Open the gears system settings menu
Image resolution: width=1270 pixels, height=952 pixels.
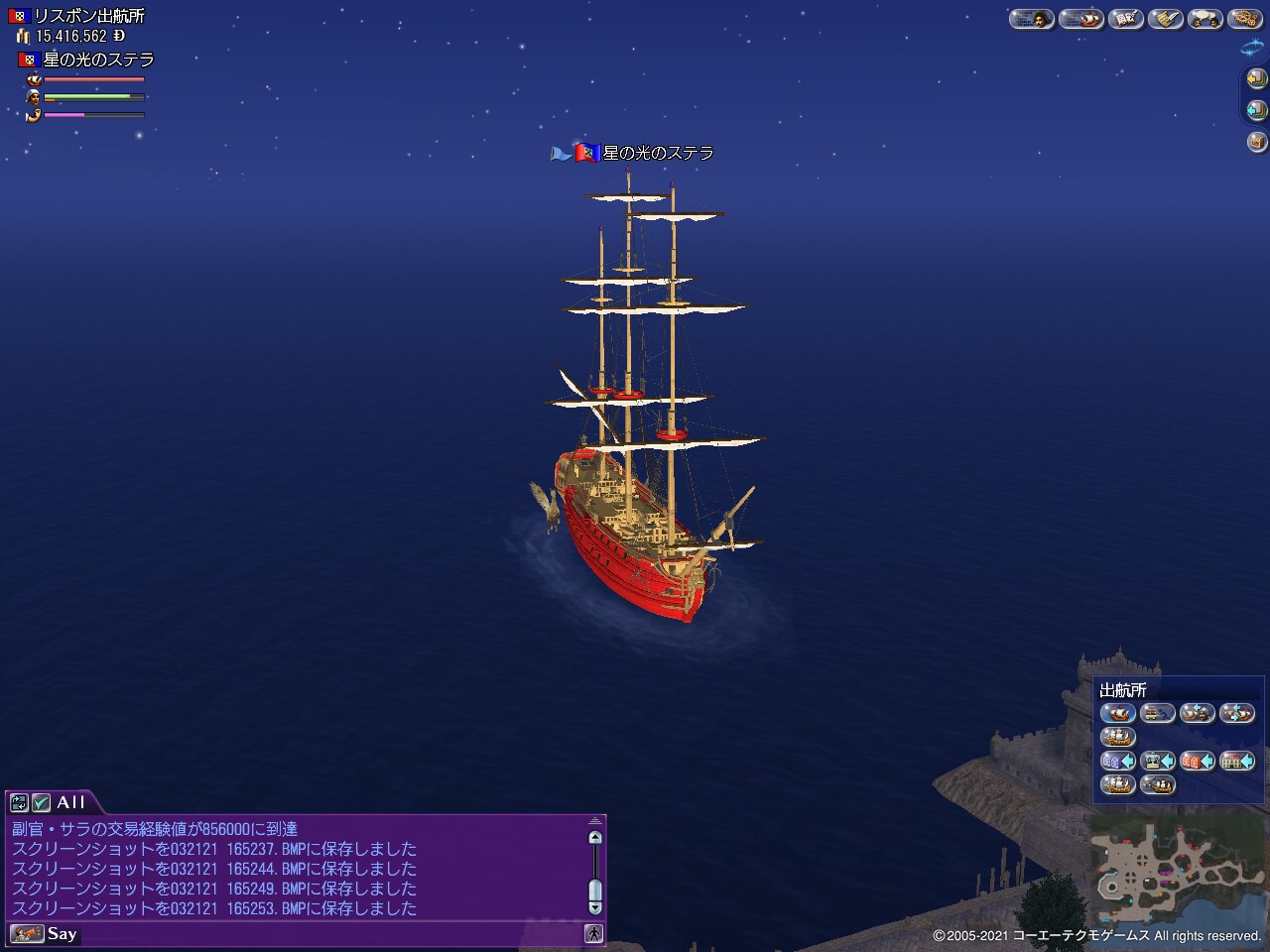(1243, 19)
